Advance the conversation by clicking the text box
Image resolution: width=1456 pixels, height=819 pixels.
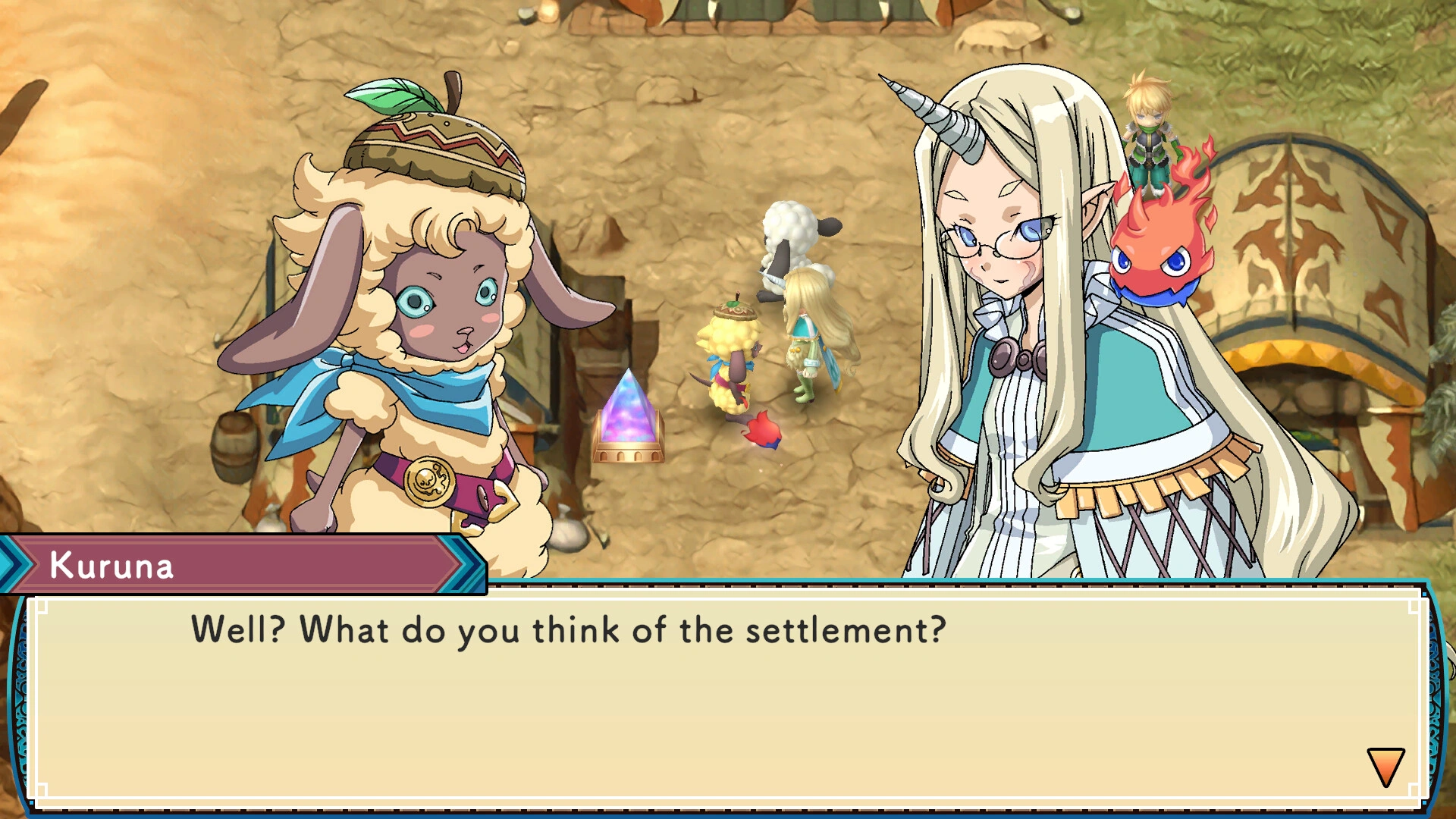pyautogui.click(x=720, y=690)
